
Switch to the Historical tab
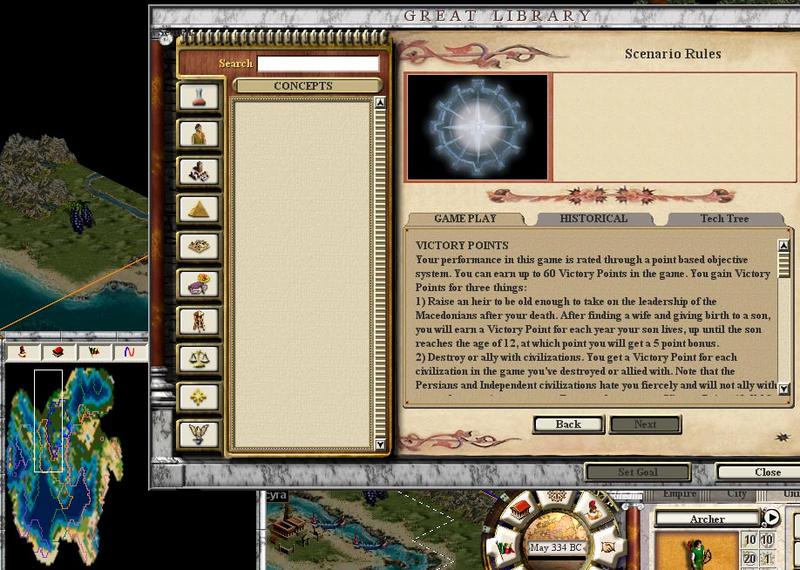593,219
